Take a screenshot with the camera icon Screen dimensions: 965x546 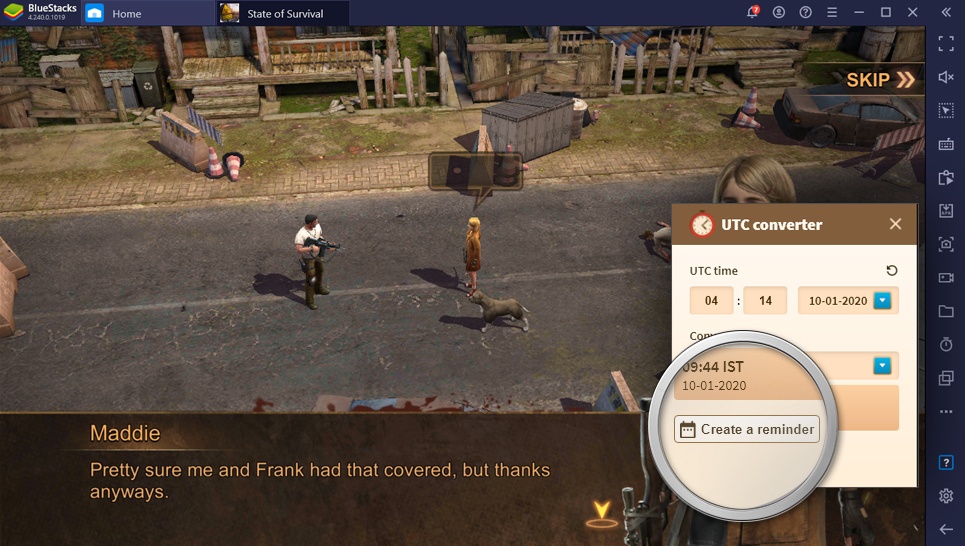click(x=946, y=244)
